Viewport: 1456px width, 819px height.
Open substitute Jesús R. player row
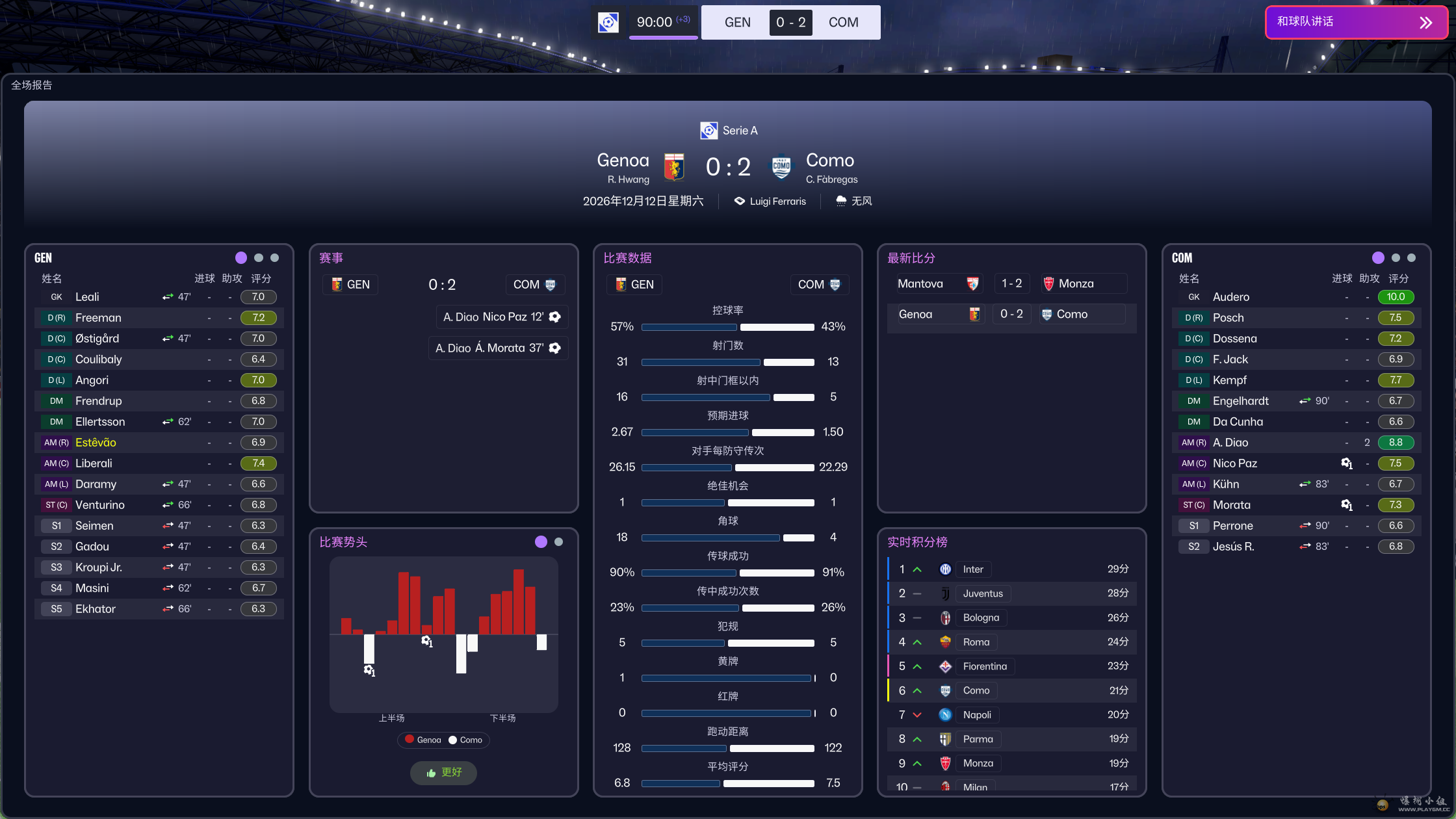coord(1233,547)
